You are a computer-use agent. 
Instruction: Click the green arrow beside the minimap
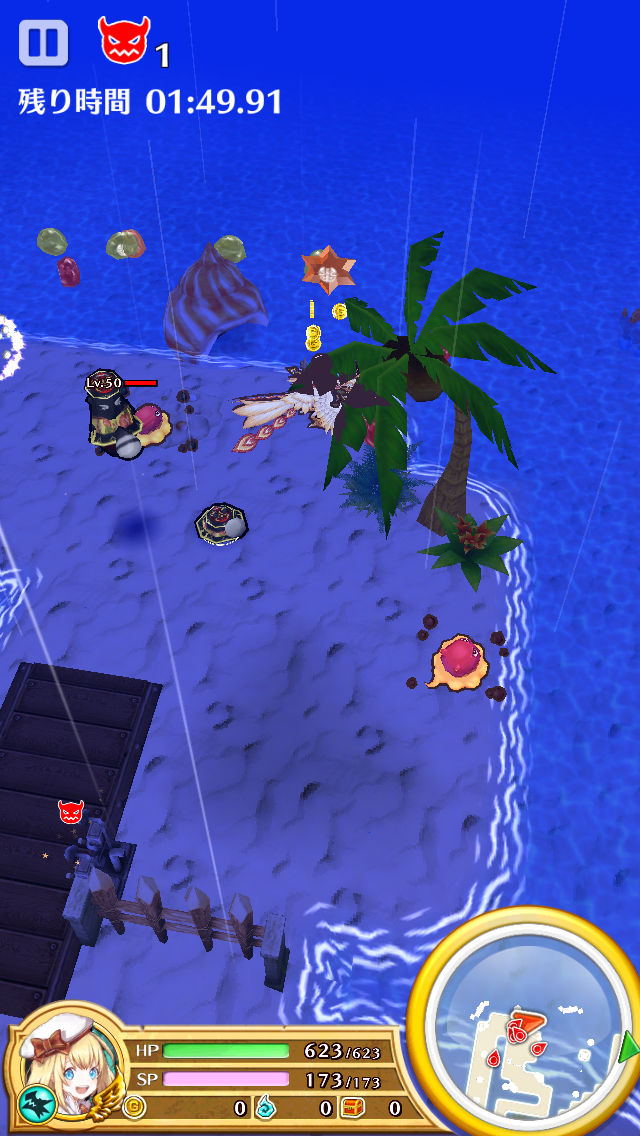629,1048
